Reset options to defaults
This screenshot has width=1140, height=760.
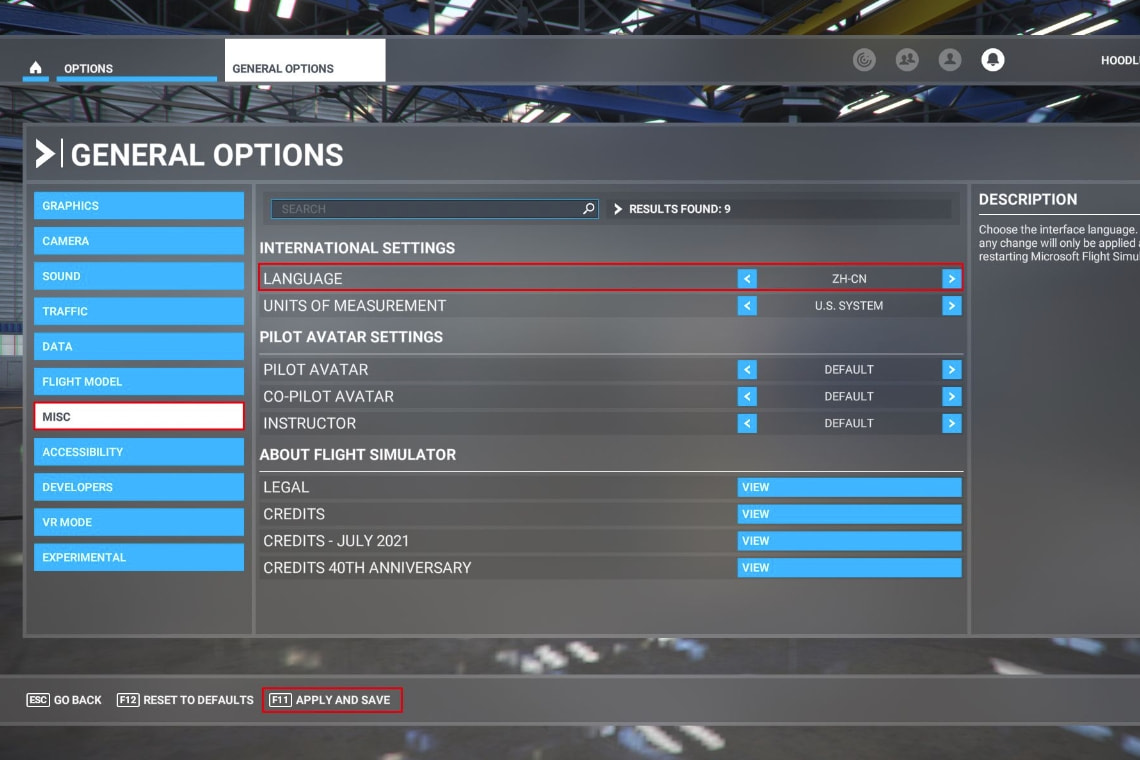point(185,700)
